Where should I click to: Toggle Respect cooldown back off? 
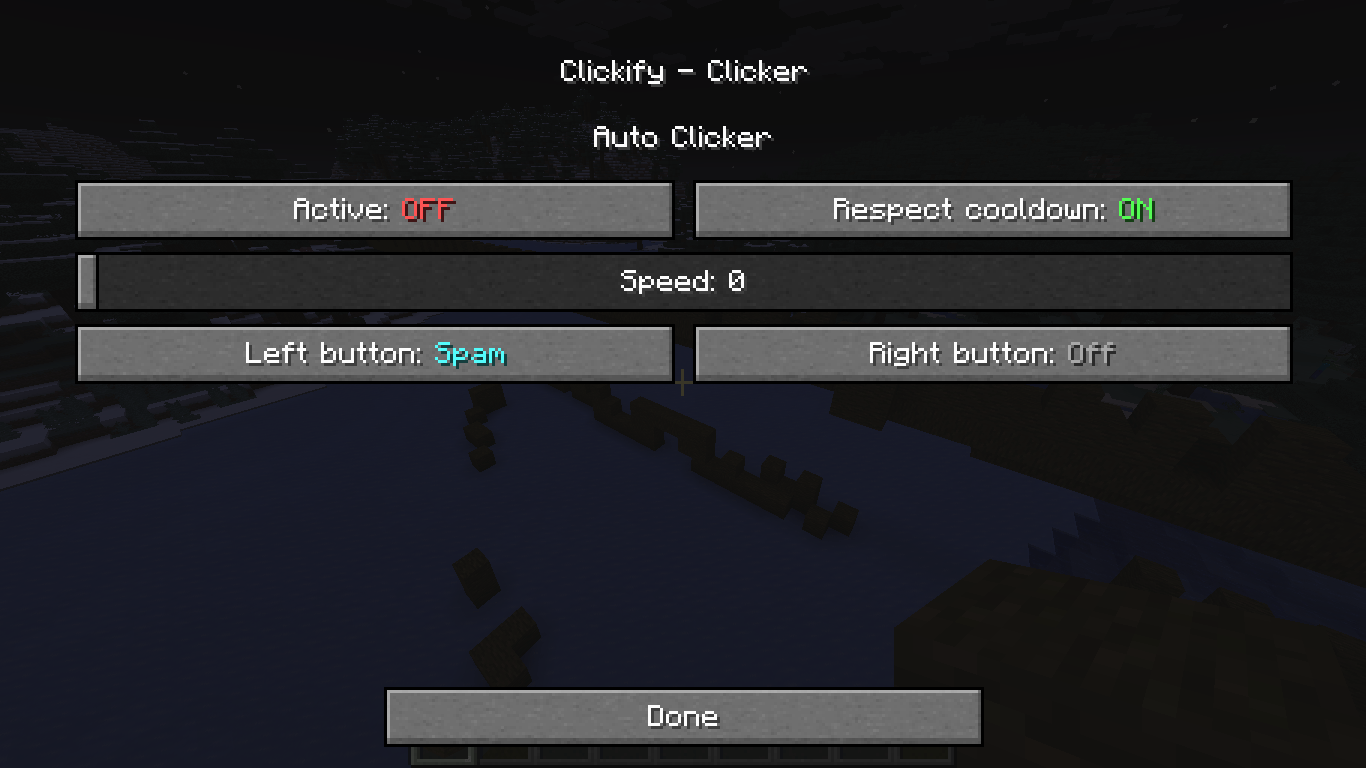coord(992,209)
